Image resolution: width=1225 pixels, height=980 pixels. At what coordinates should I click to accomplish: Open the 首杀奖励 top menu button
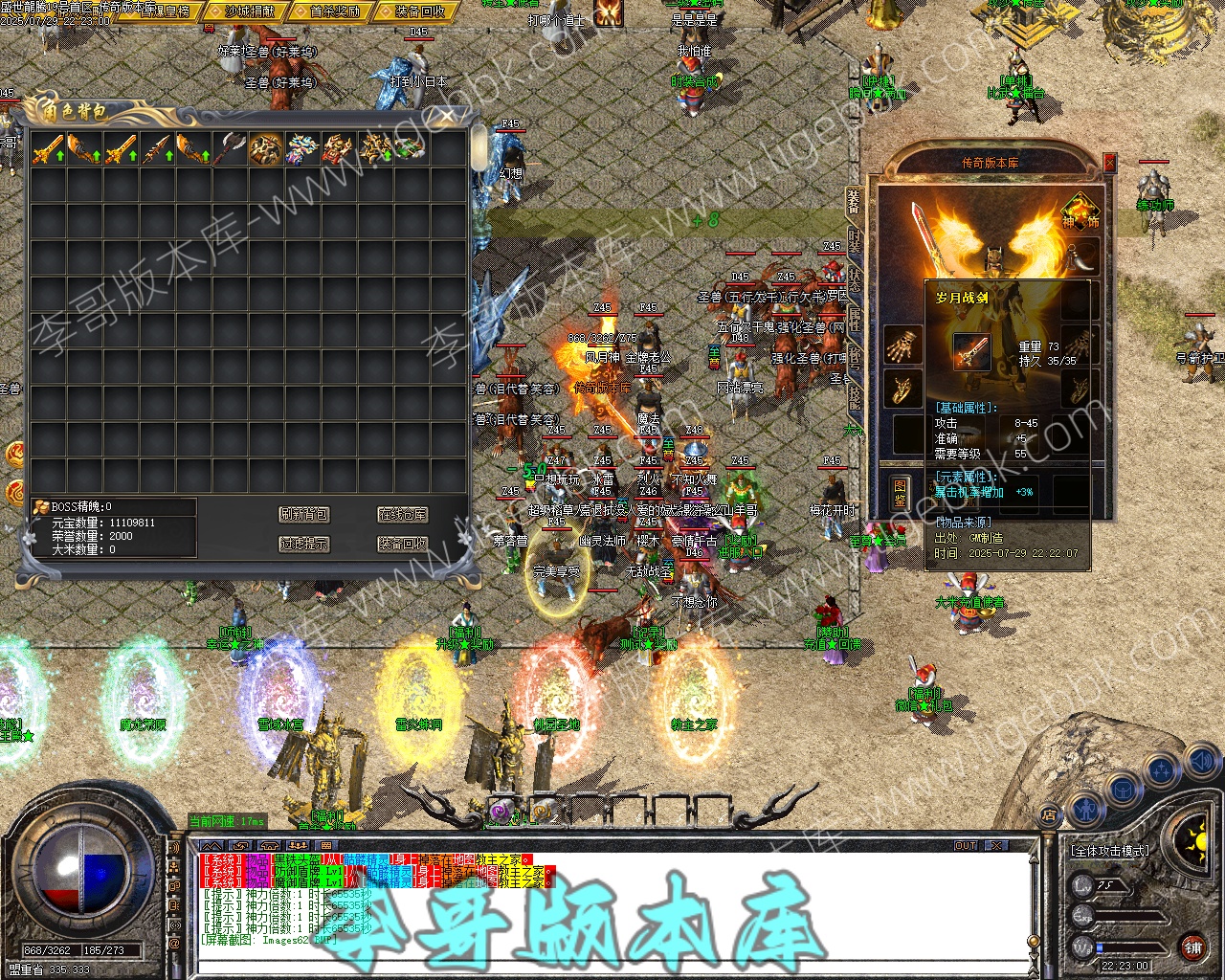click(335, 11)
